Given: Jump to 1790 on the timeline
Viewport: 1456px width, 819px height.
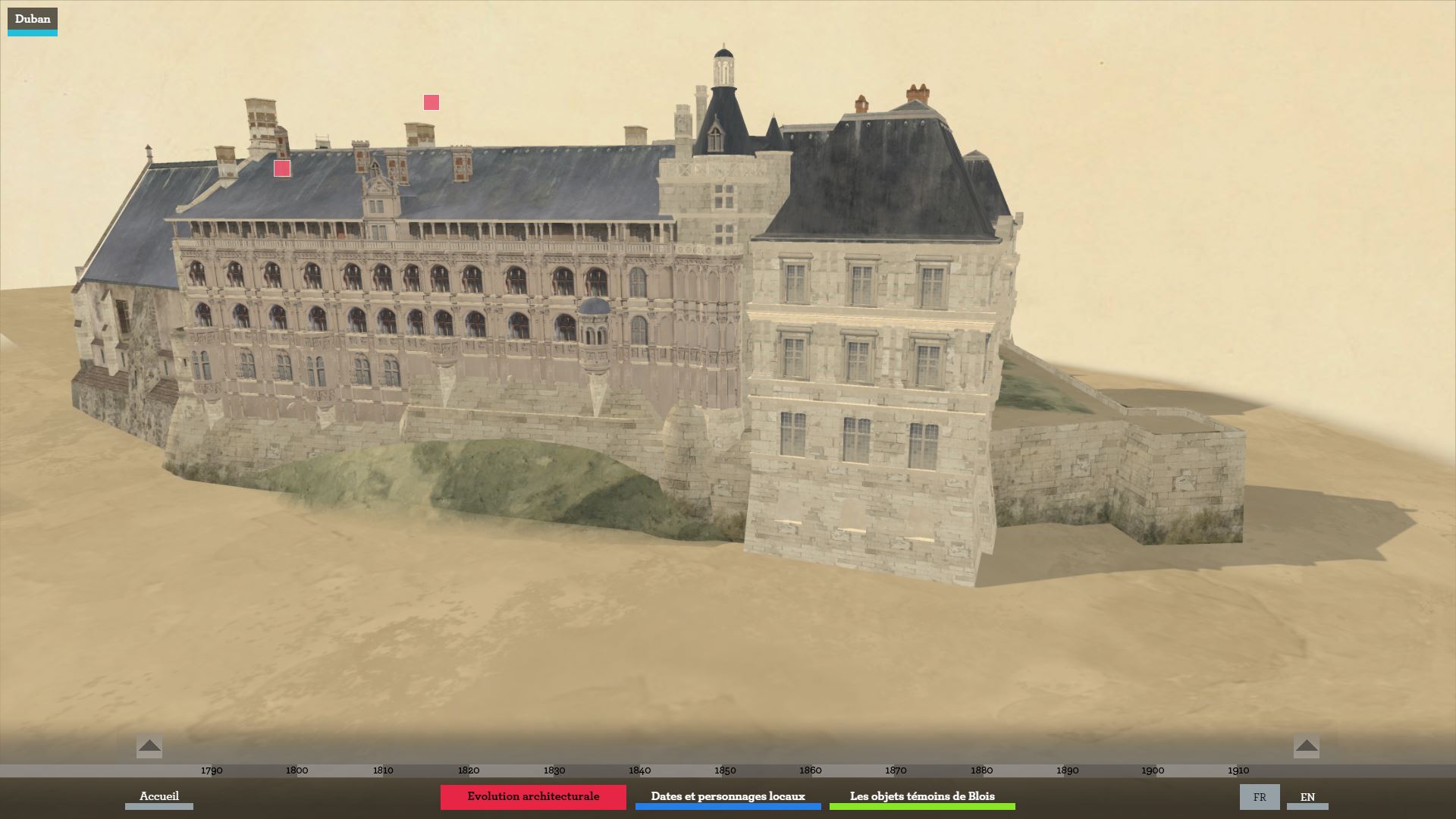Looking at the screenshot, I should tap(212, 770).
